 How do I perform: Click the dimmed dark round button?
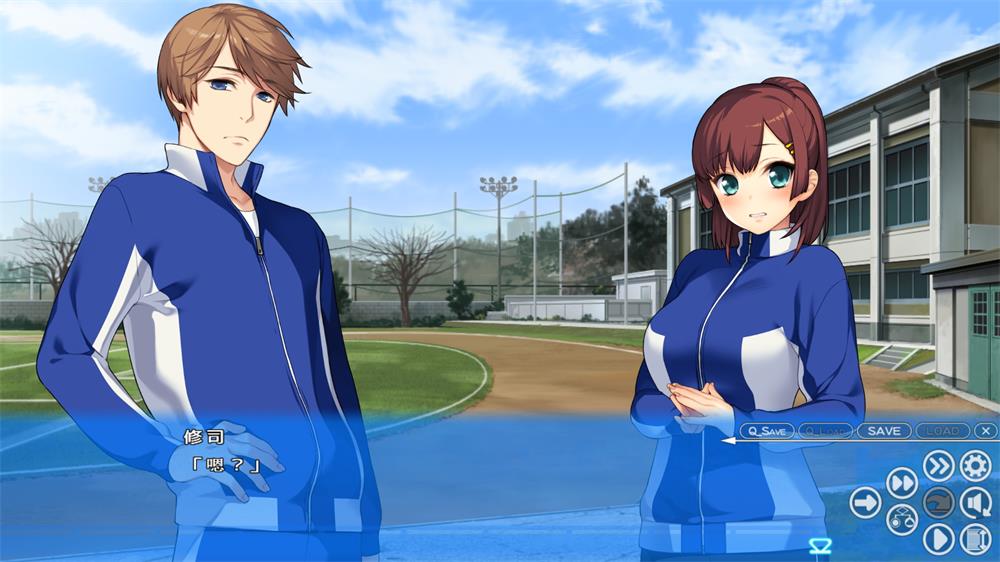938,502
